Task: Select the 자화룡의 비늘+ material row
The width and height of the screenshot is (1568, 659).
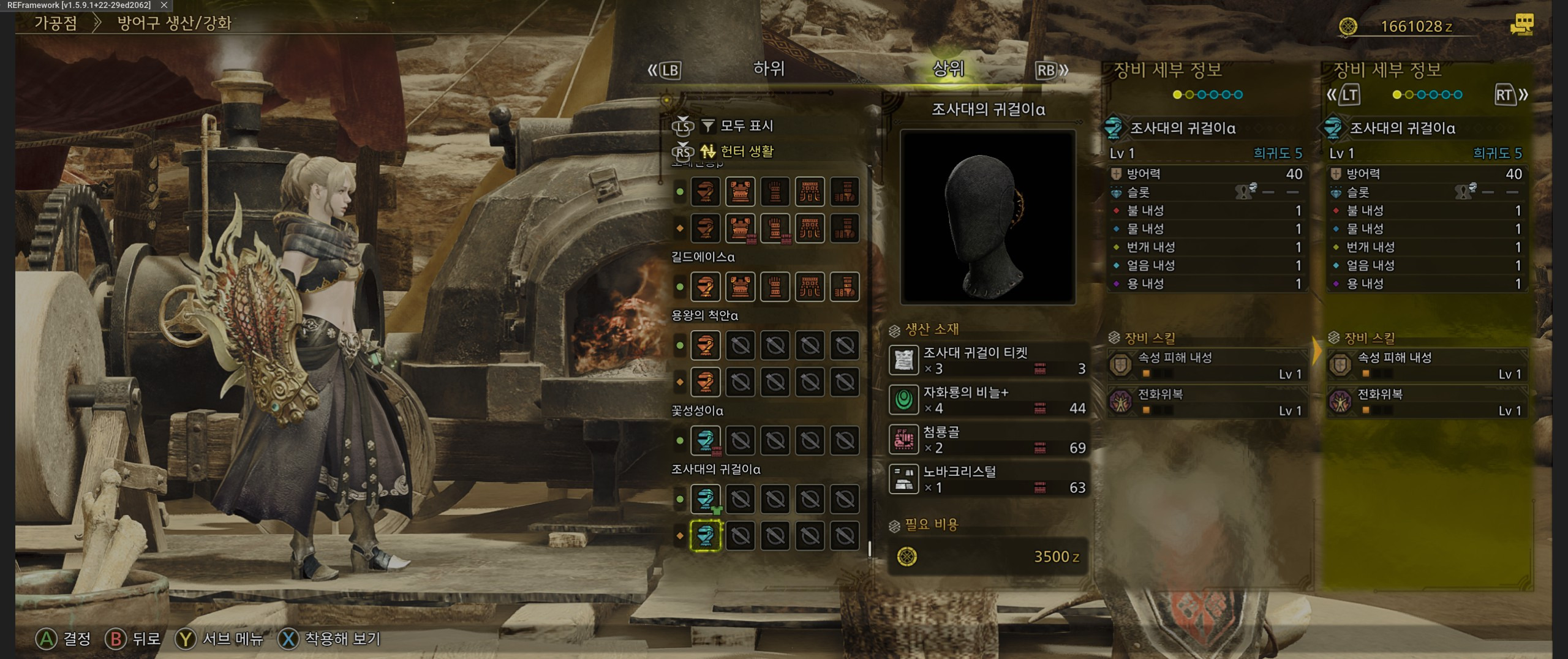Action: pos(987,400)
